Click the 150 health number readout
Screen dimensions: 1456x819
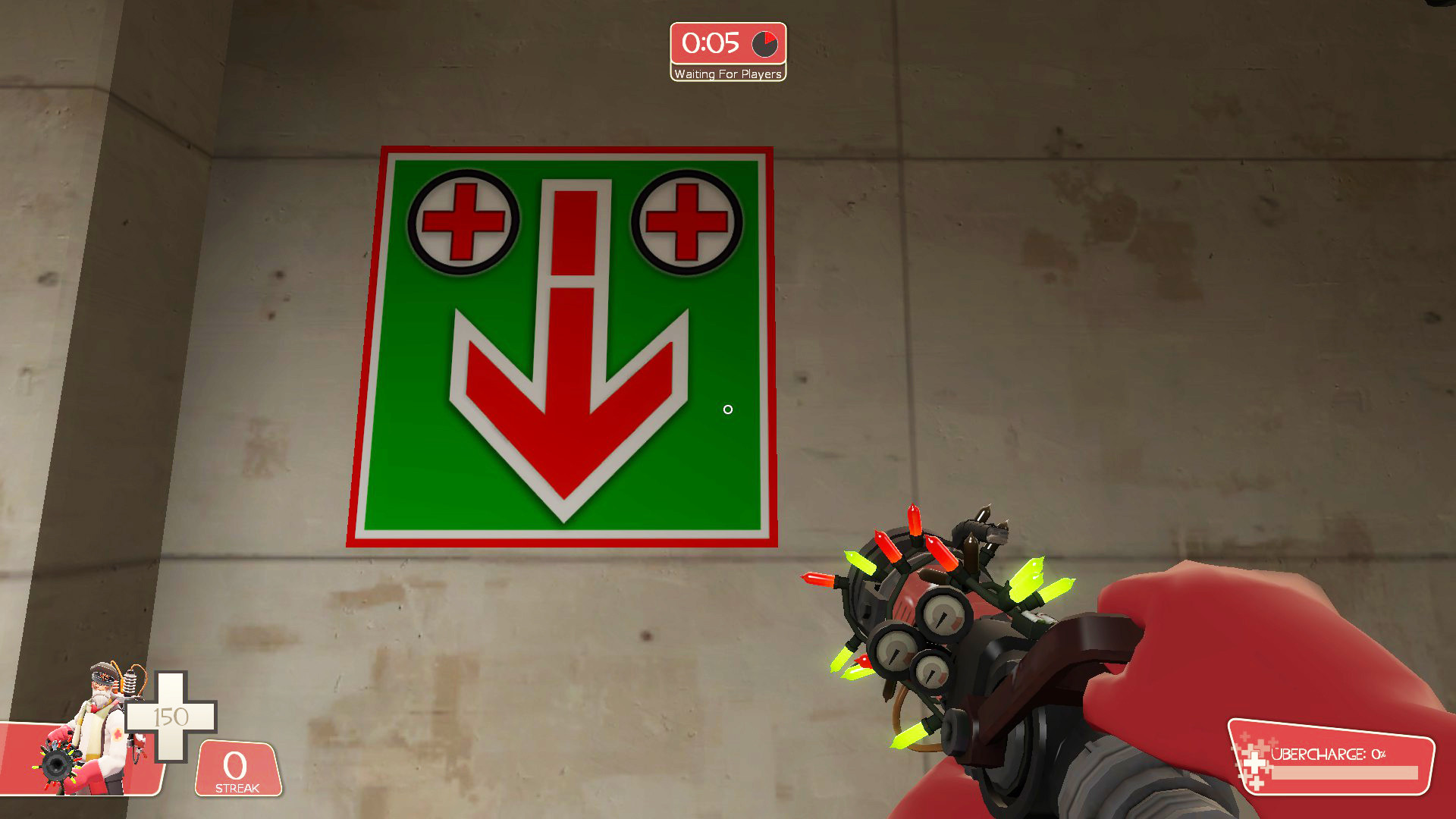[173, 715]
